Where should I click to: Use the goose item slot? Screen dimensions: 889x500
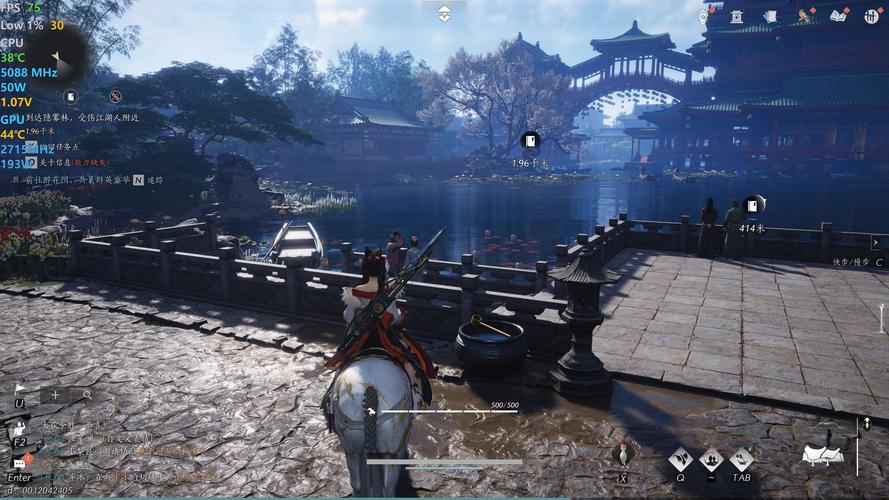[623, 455]
